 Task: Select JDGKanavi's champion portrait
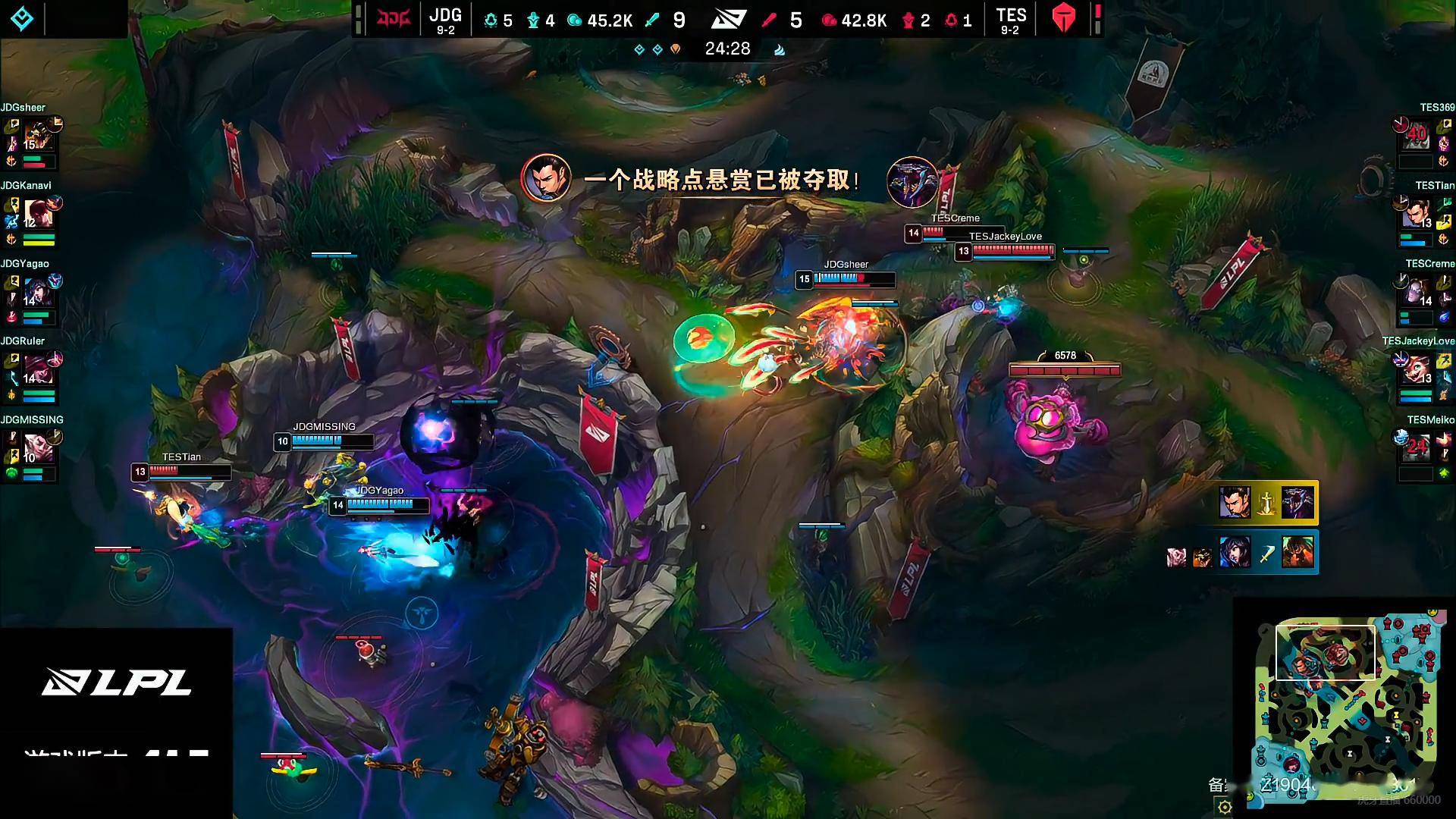point(38,215)
